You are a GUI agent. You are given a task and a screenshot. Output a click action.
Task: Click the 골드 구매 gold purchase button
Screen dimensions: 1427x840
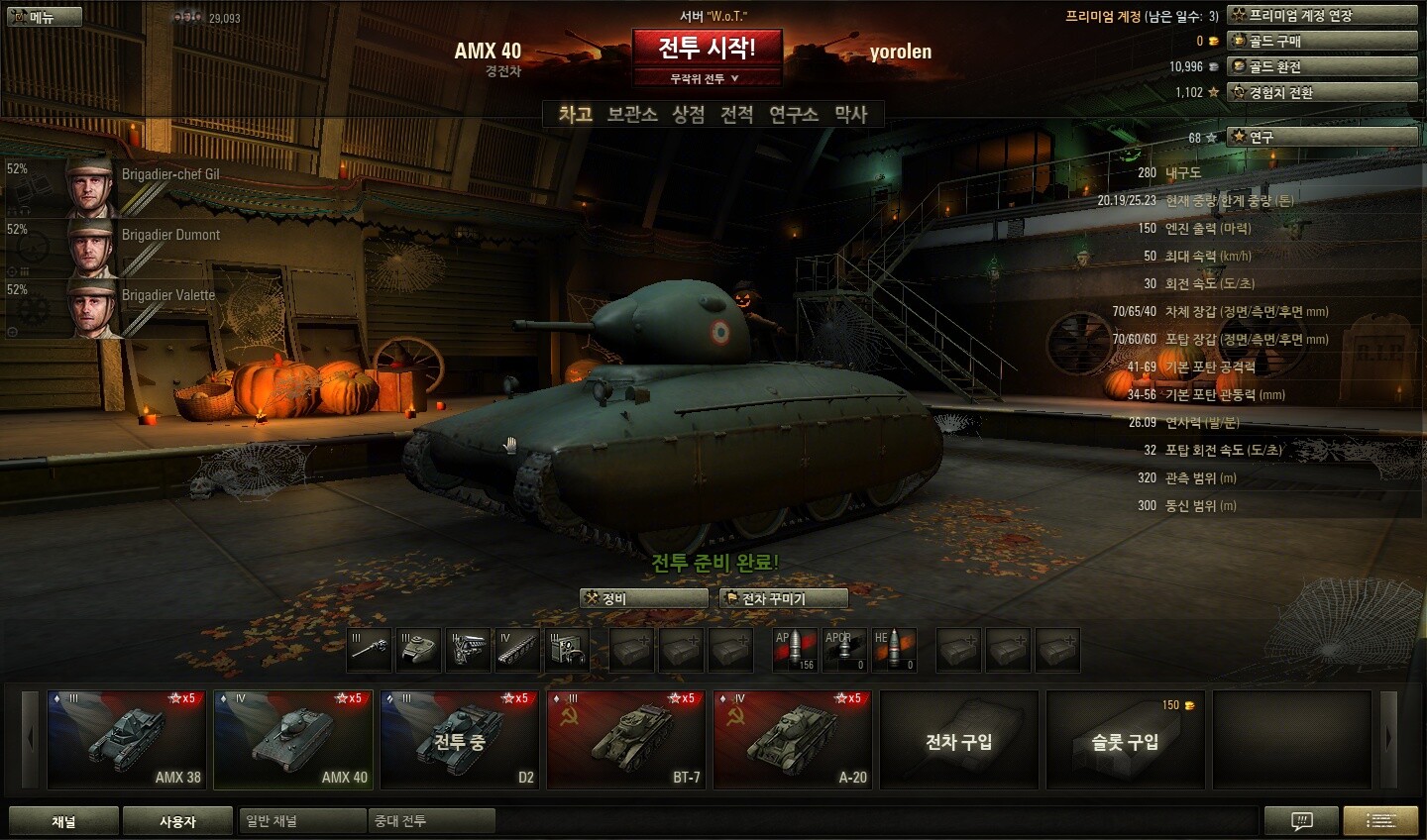point(1322,42)
